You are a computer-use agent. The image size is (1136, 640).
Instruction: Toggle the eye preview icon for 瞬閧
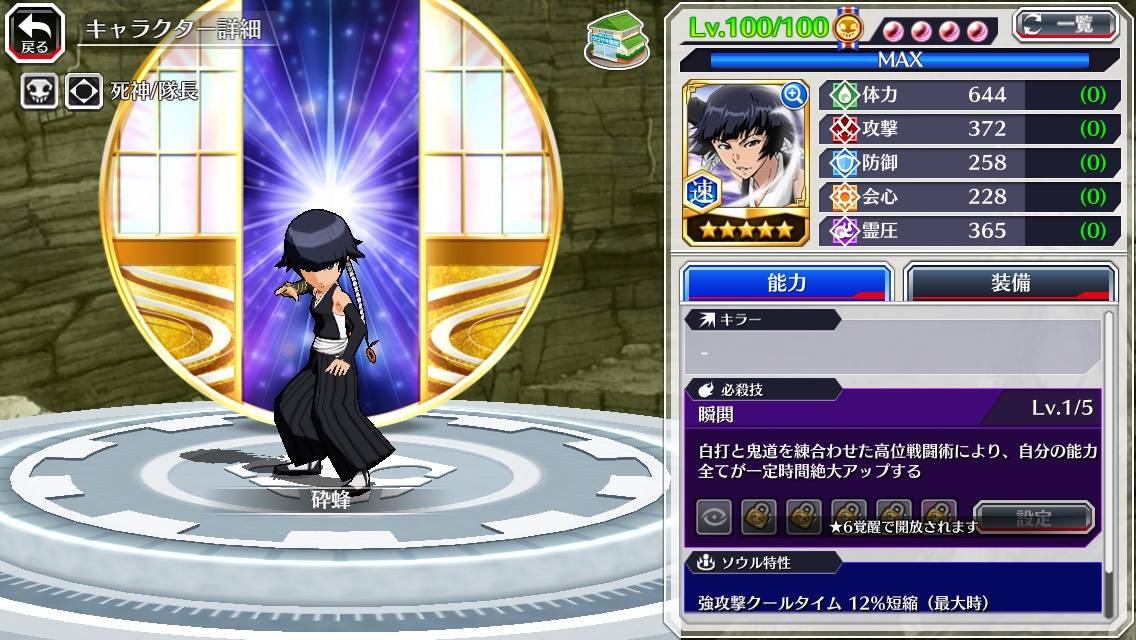tap(714, 517)
